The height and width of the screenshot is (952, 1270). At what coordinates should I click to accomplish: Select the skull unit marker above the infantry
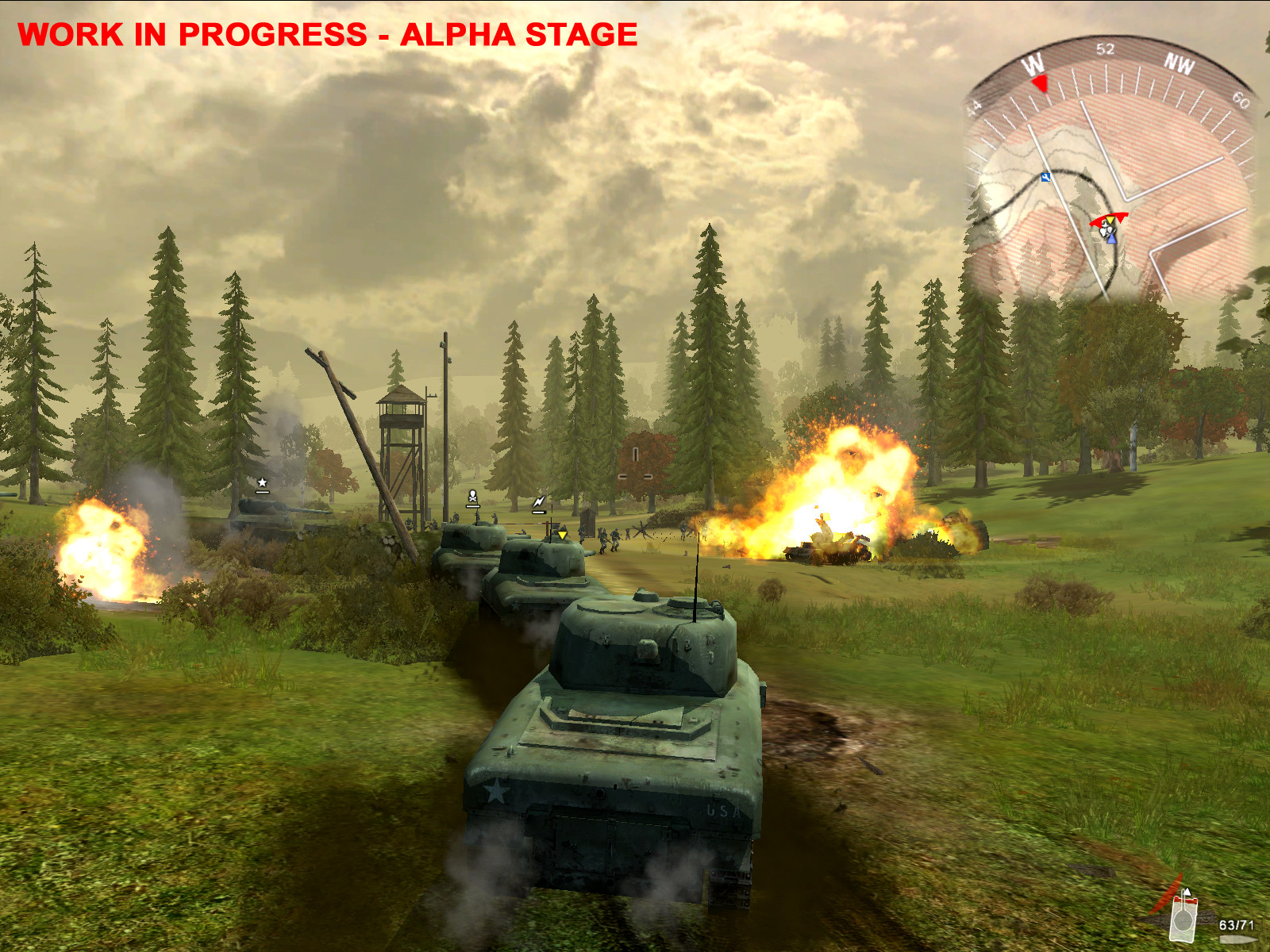(472, 497)
